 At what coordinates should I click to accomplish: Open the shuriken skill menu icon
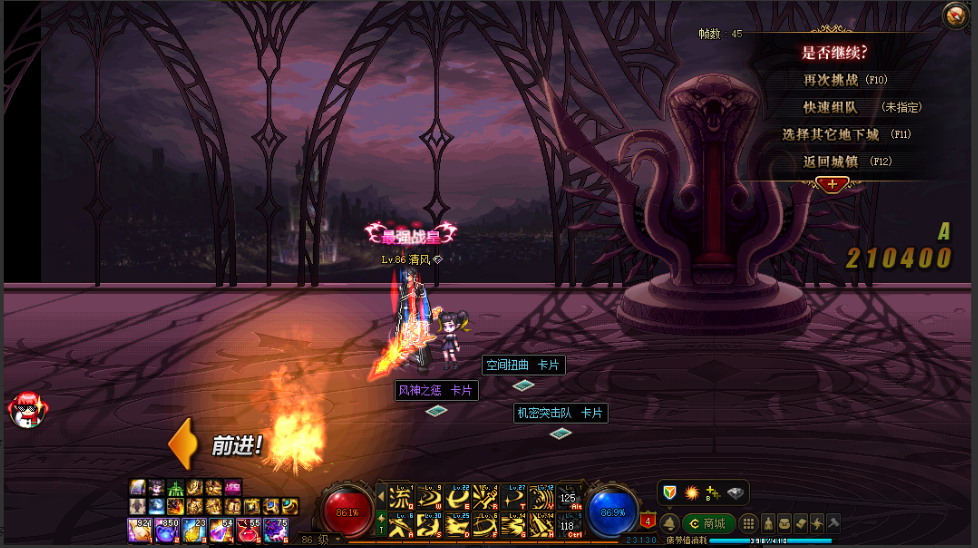coord(816,523)
